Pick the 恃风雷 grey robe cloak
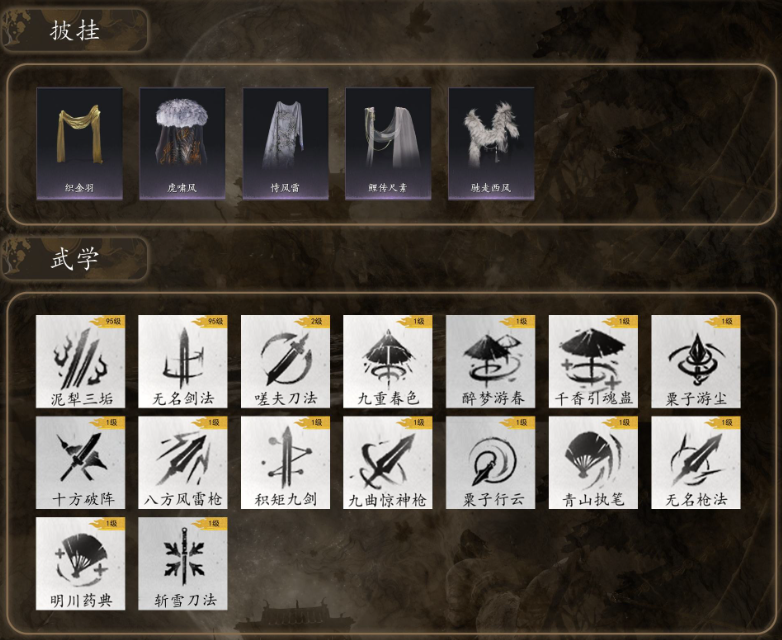The width and height of the screenshot is (782, 640). (285, 143)
